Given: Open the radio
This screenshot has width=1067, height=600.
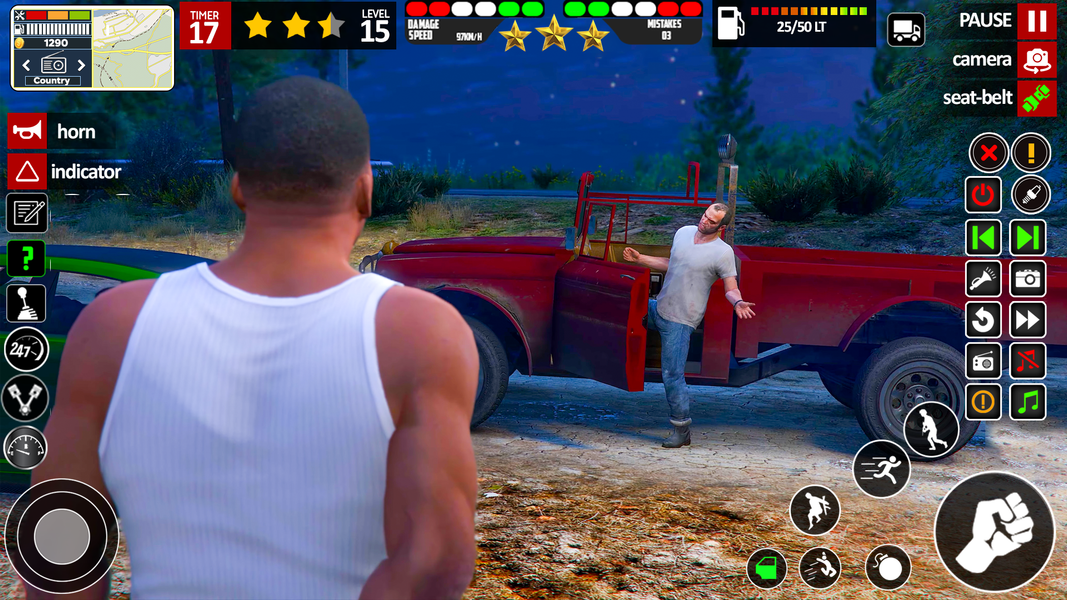Looking at the screenshot, I should tap(984, 360).
